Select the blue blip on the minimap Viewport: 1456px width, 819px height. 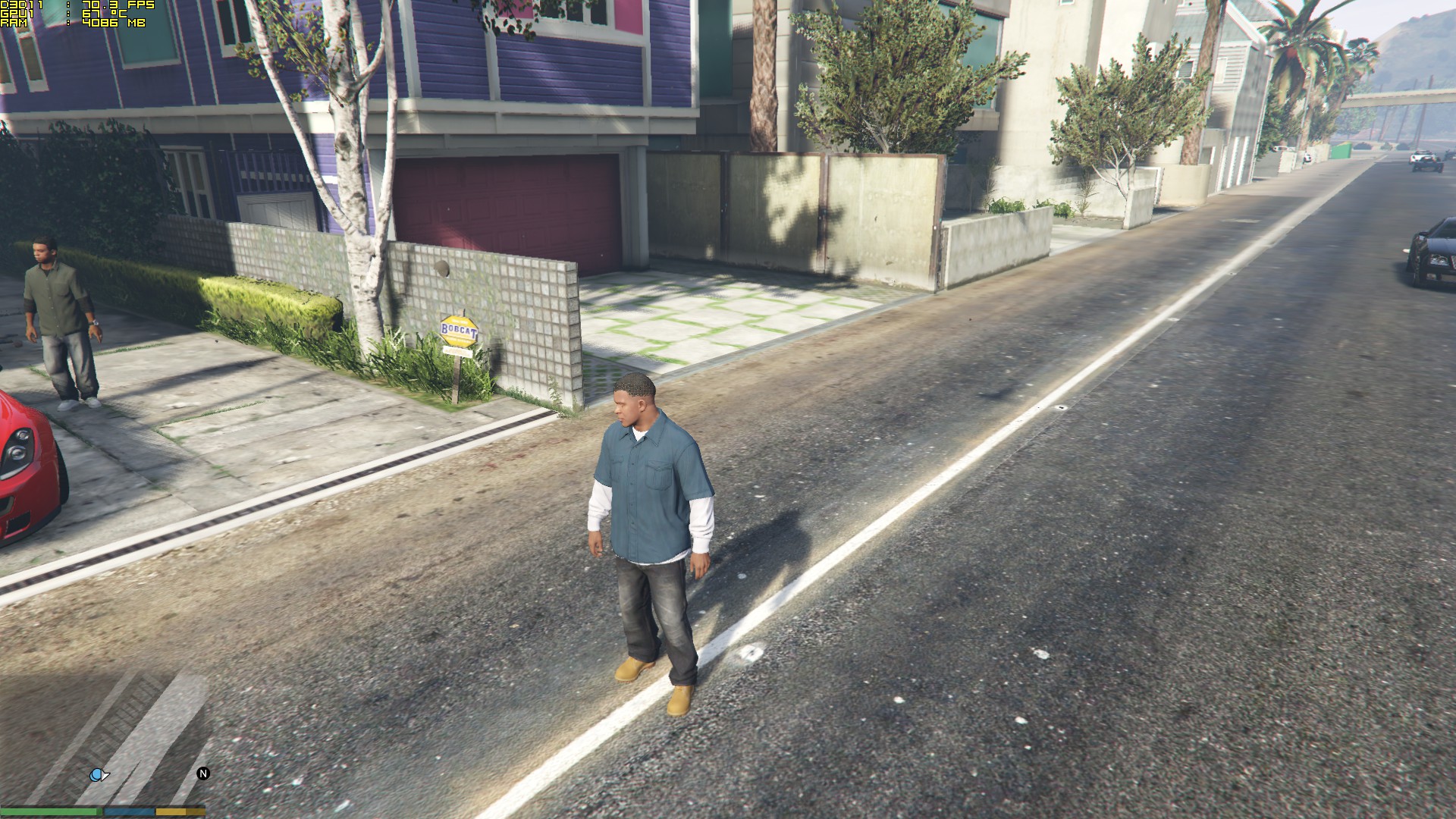click(98, 775)
